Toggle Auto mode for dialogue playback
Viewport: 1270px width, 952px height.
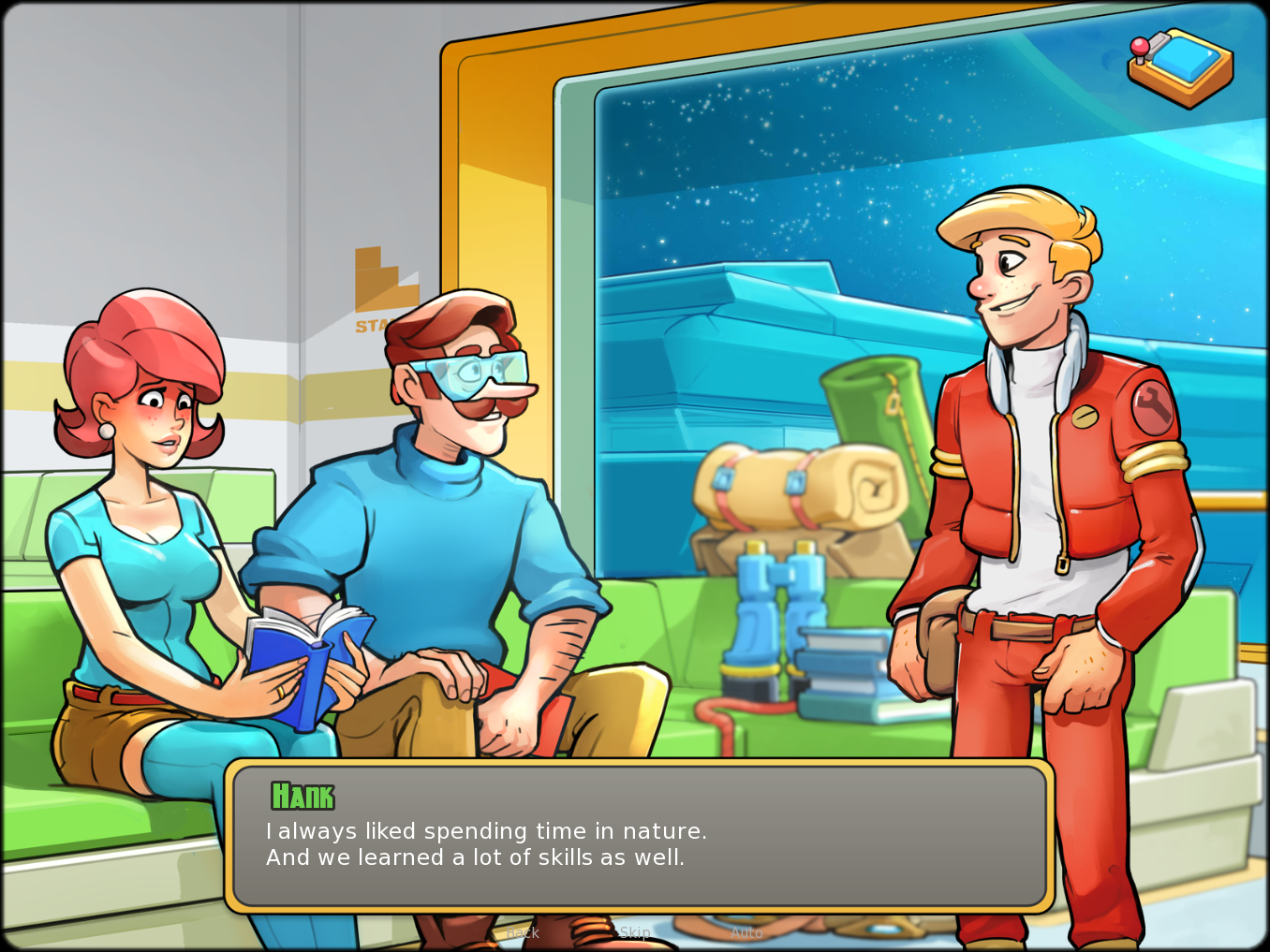pyautogui.click(x=746, y=932)
